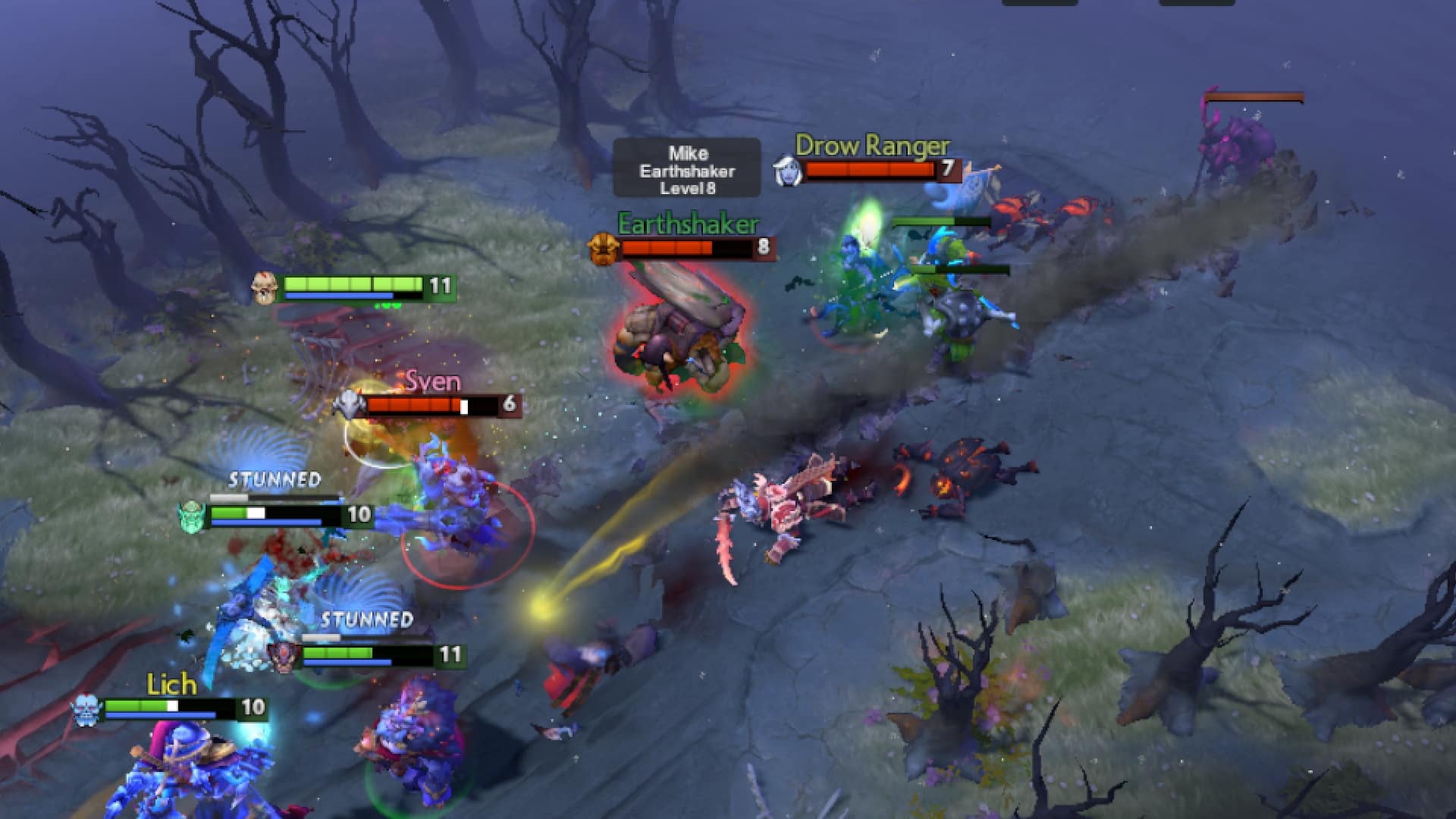The image size is (1456, 819).
Task: Click the Drow Ranger name label
Action: tap(872, 144)
